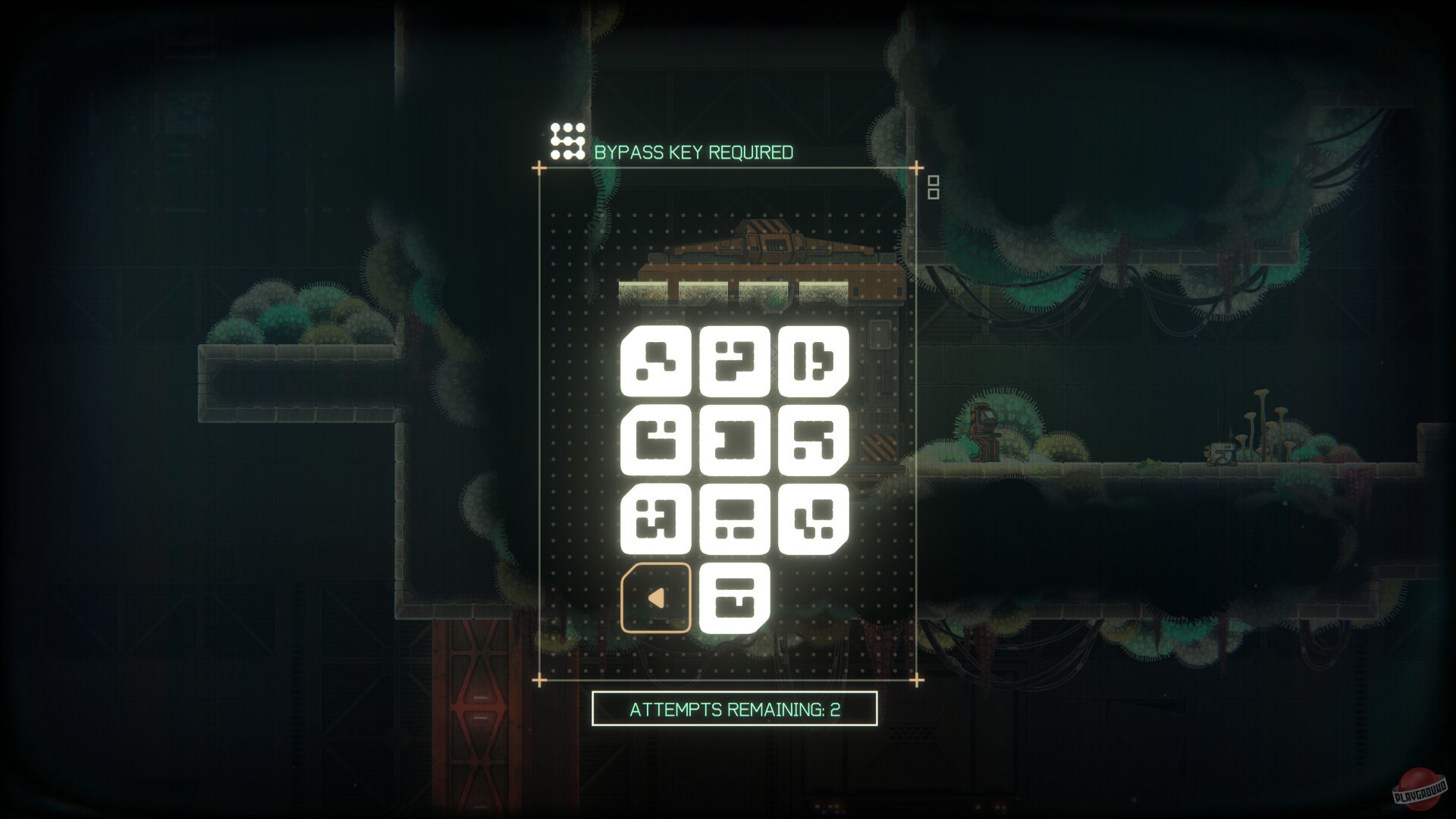This screenshot has width=1456, height=819.
Task: Click the stacked double-square indicator on the panel edge
Action: coord(932,186)
